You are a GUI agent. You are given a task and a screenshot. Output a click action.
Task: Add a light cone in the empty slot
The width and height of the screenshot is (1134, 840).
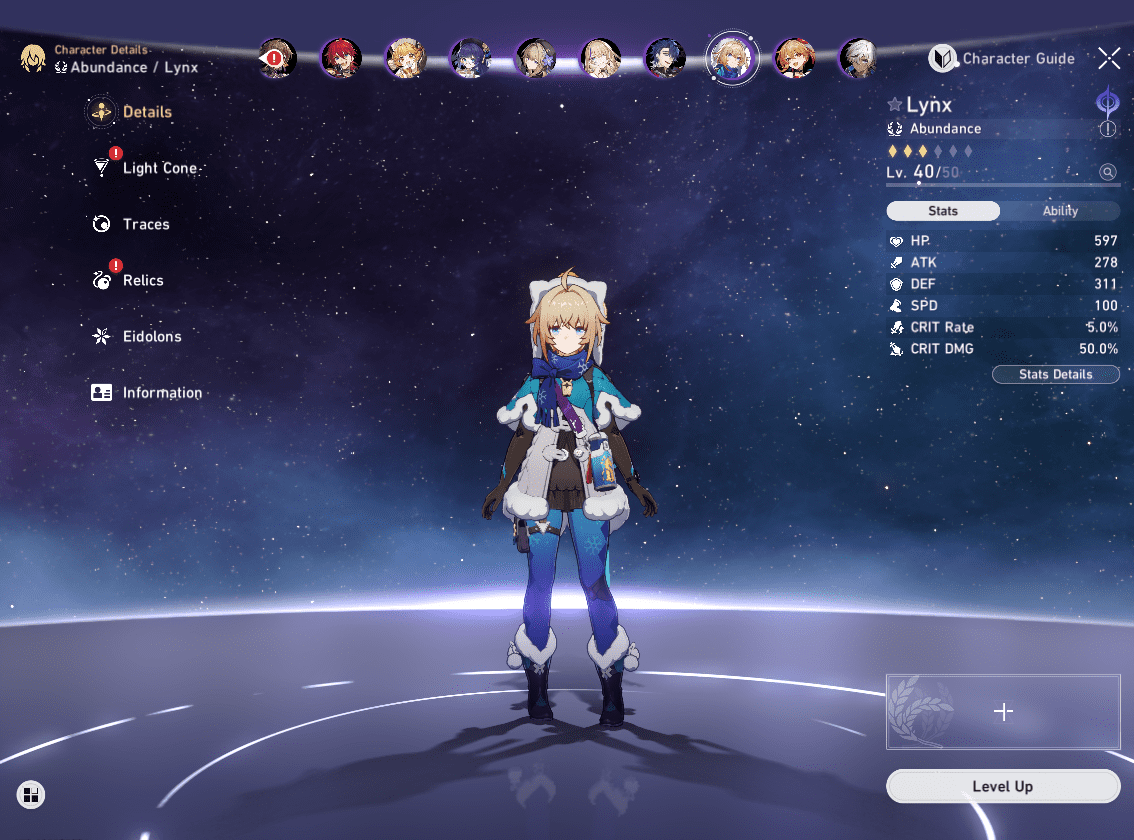click(1003, 711)
